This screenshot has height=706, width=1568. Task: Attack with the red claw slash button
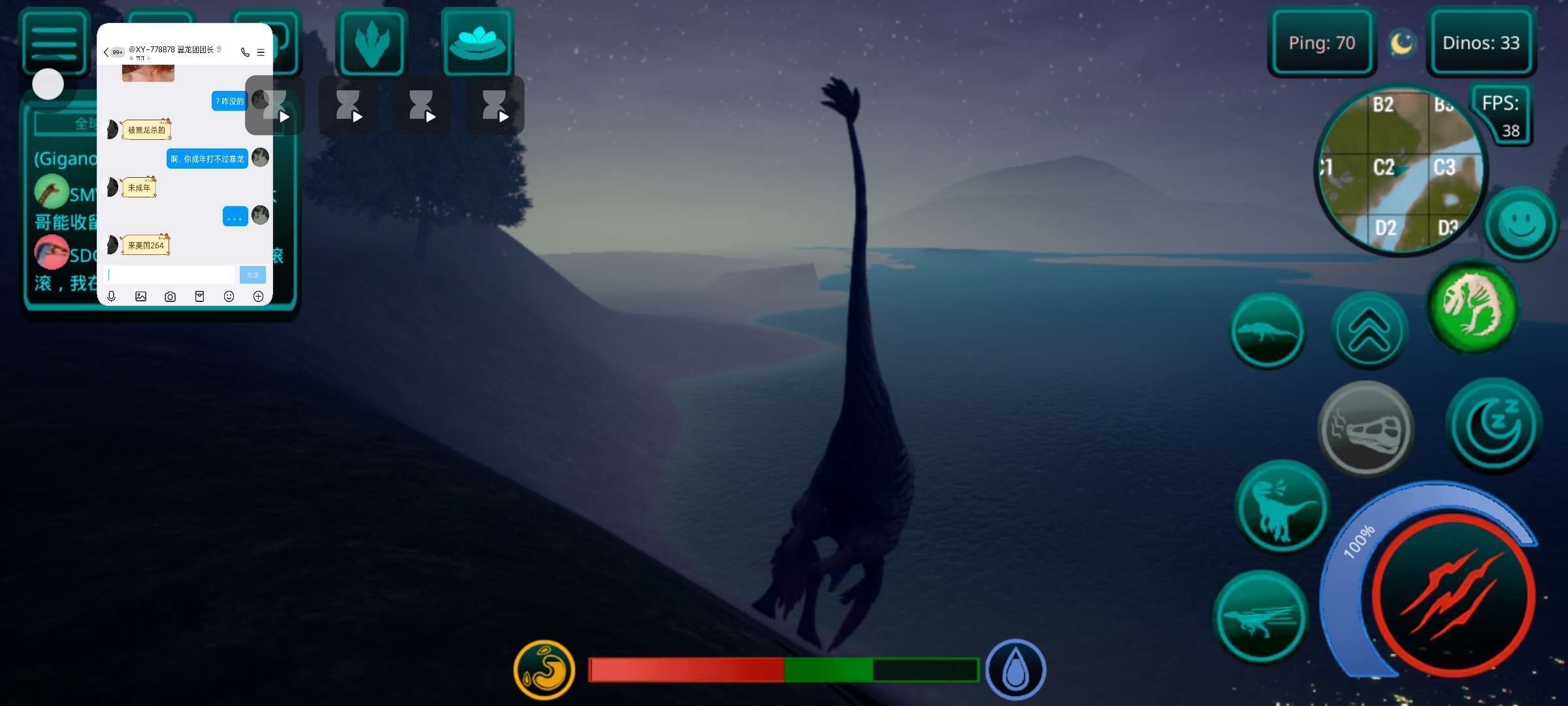click(1453, 596)
